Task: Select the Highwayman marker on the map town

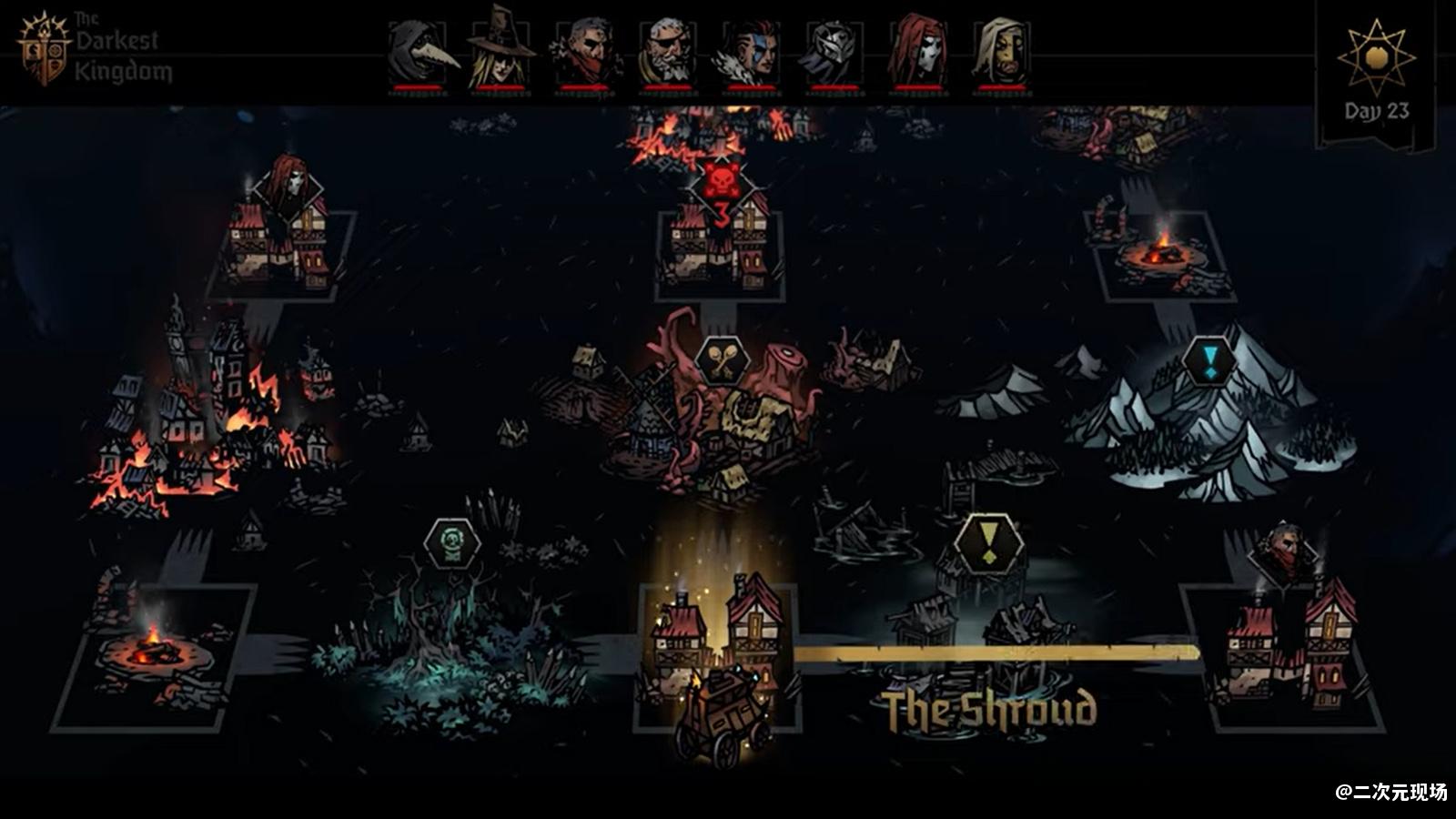Action: (x=1285, y=550)
